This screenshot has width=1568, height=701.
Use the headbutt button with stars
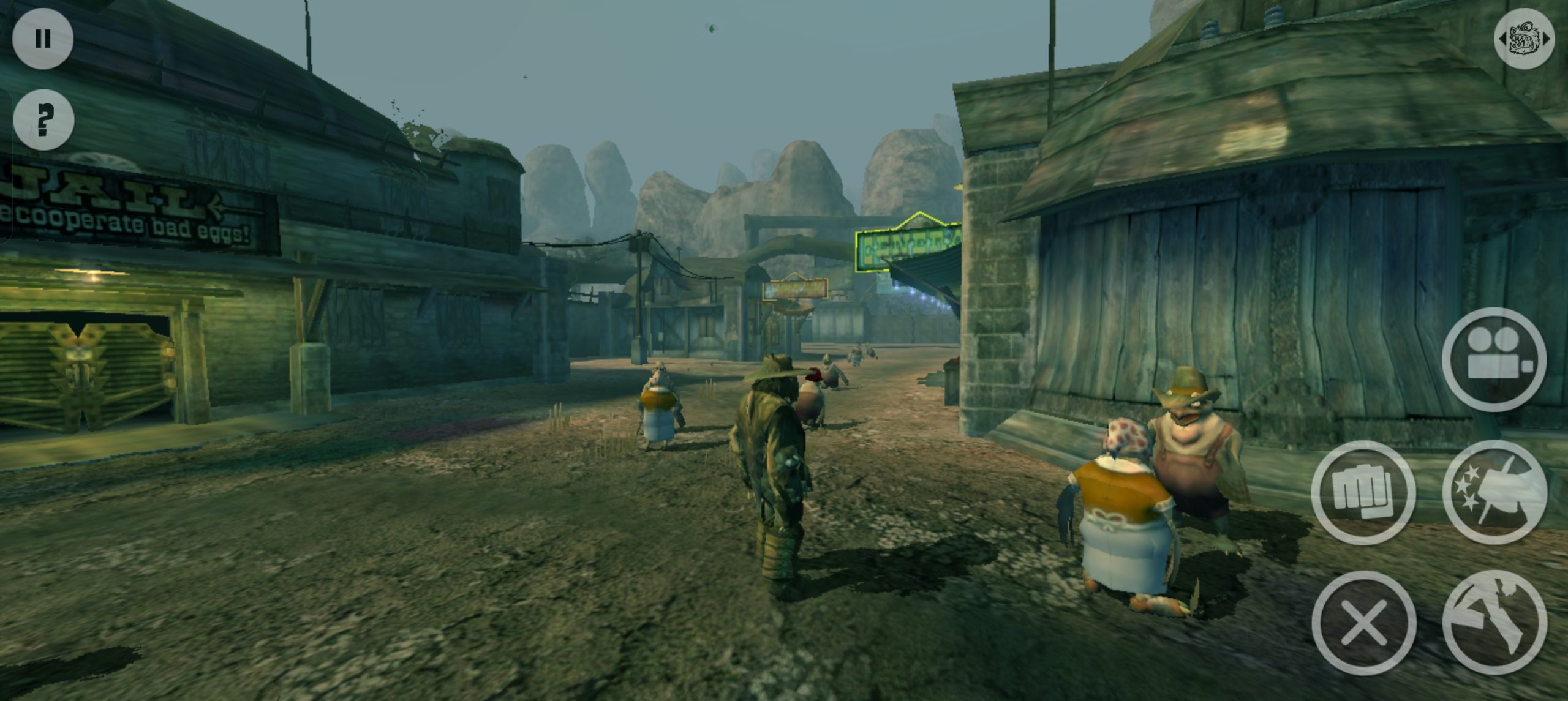tap(1494, 492)
